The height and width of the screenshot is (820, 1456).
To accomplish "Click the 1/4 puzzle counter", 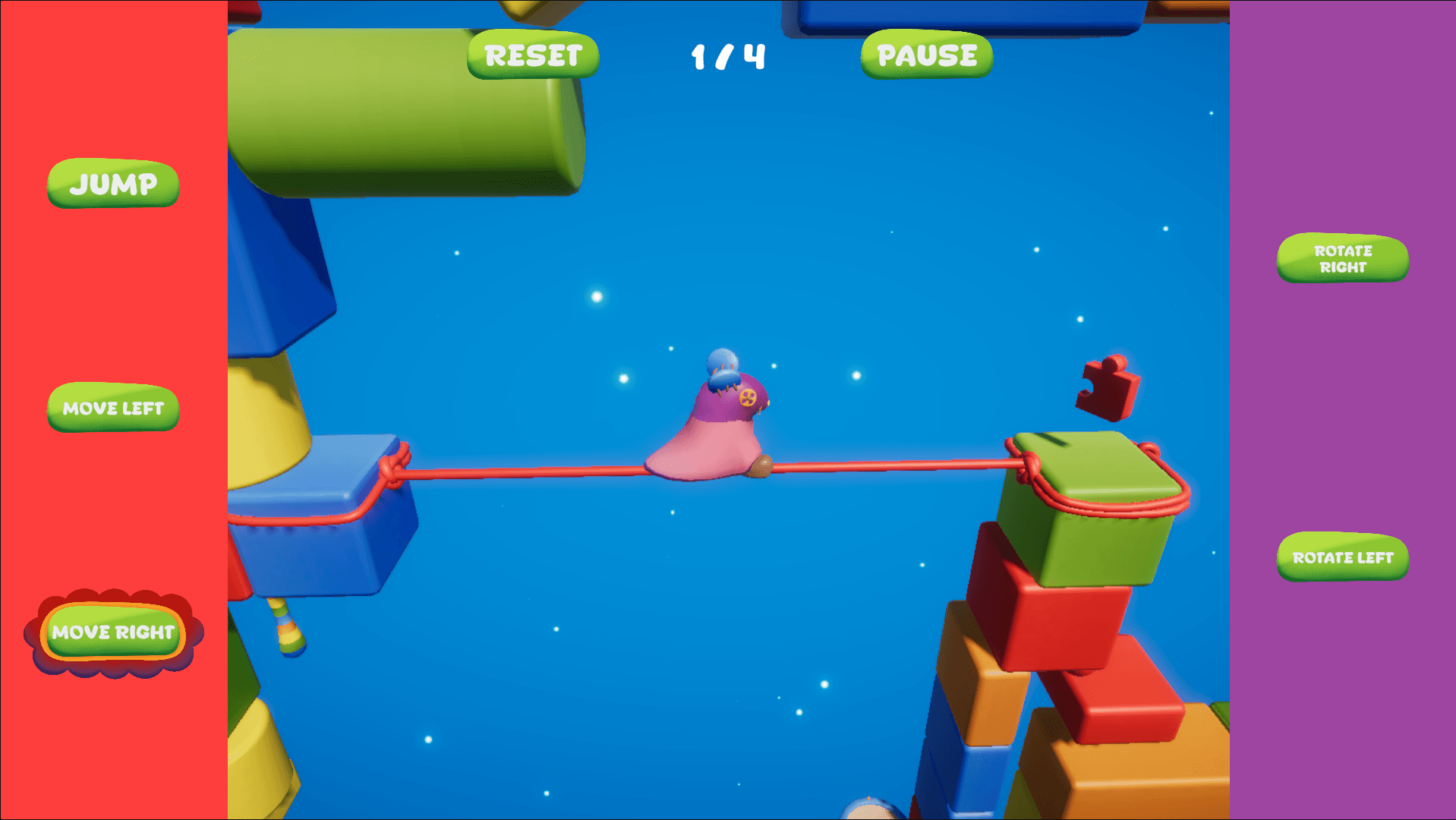I will tap(726, 55).
